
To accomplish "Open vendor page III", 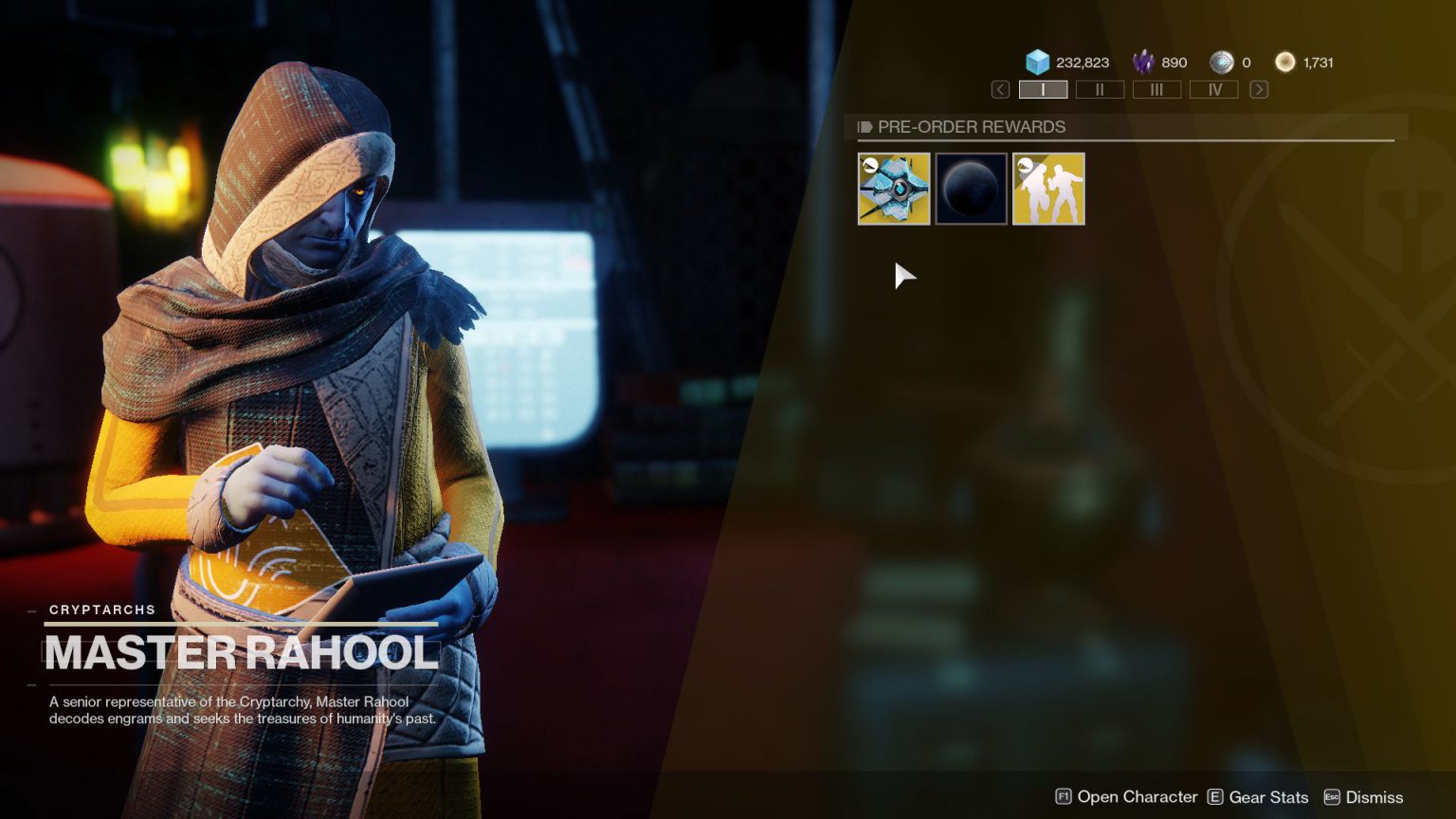I will (1156, 89).
